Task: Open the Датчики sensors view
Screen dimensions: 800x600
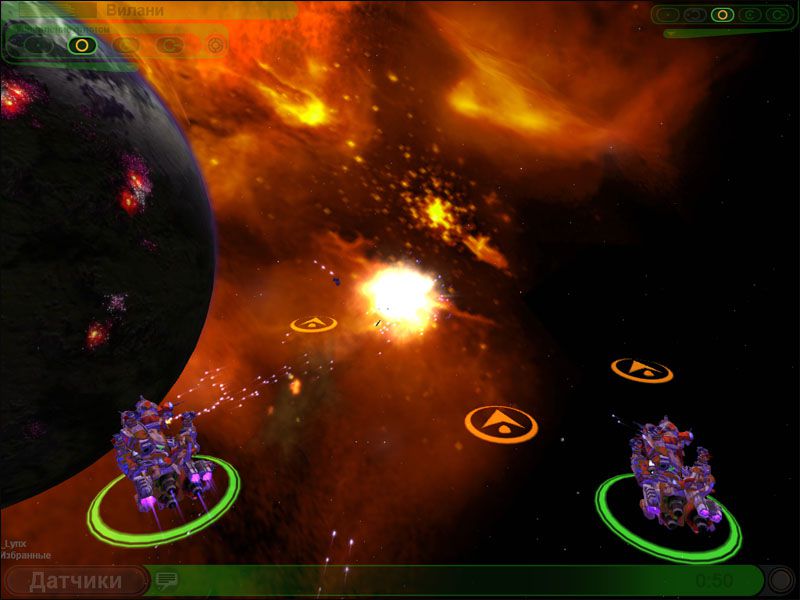Action: [75, 581]
